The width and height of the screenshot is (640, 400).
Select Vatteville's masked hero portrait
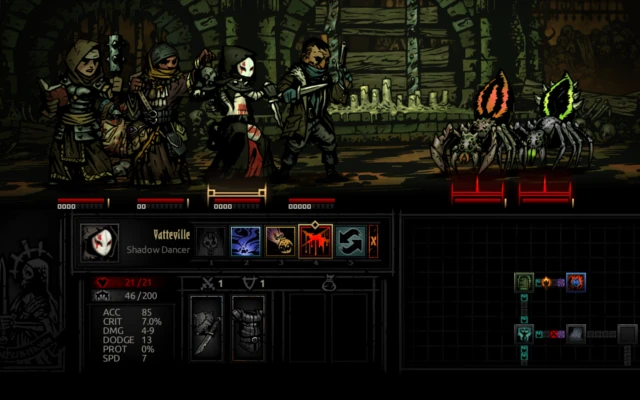coord(100,242)
